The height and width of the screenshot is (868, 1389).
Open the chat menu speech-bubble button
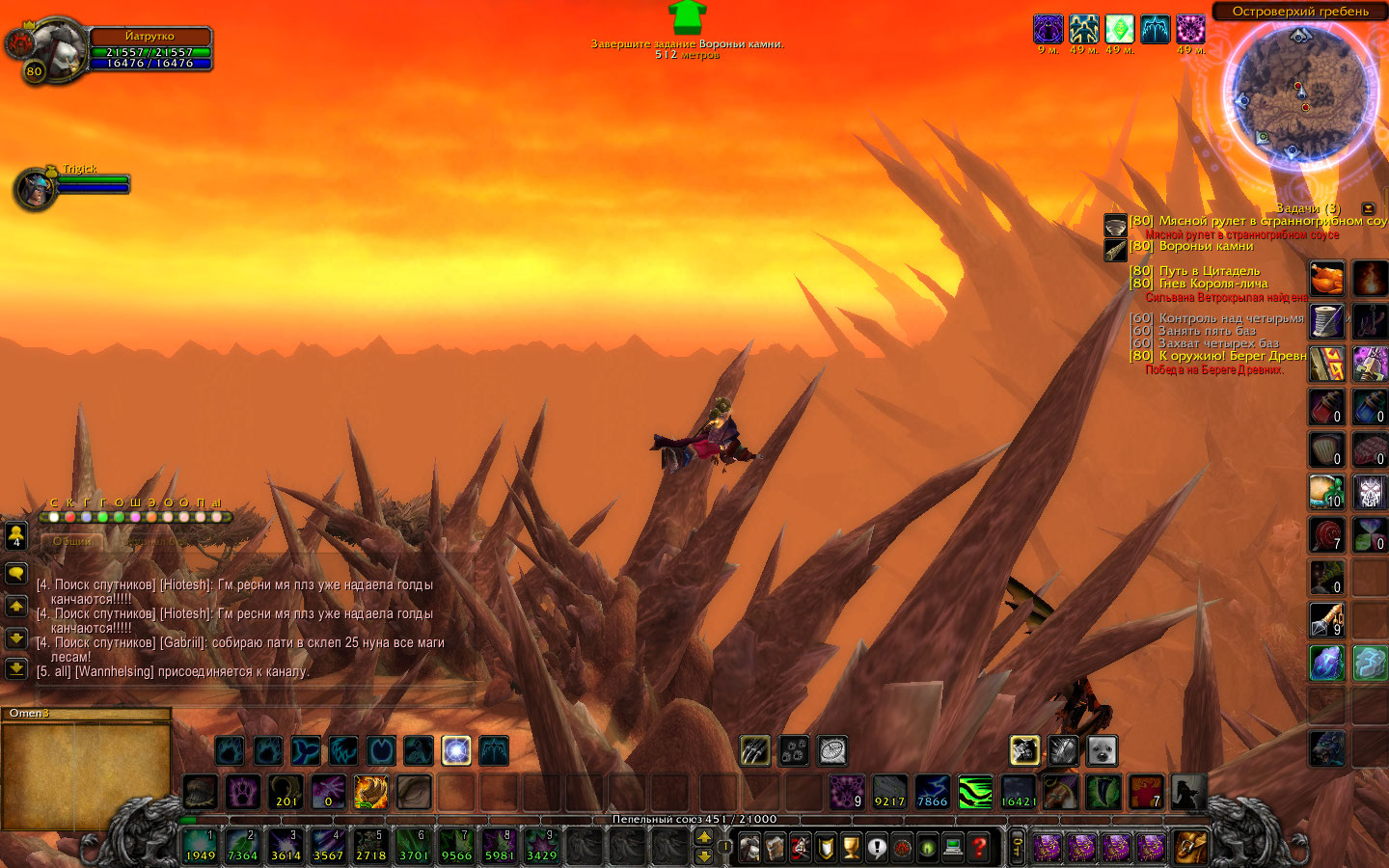tap(16, 574)
